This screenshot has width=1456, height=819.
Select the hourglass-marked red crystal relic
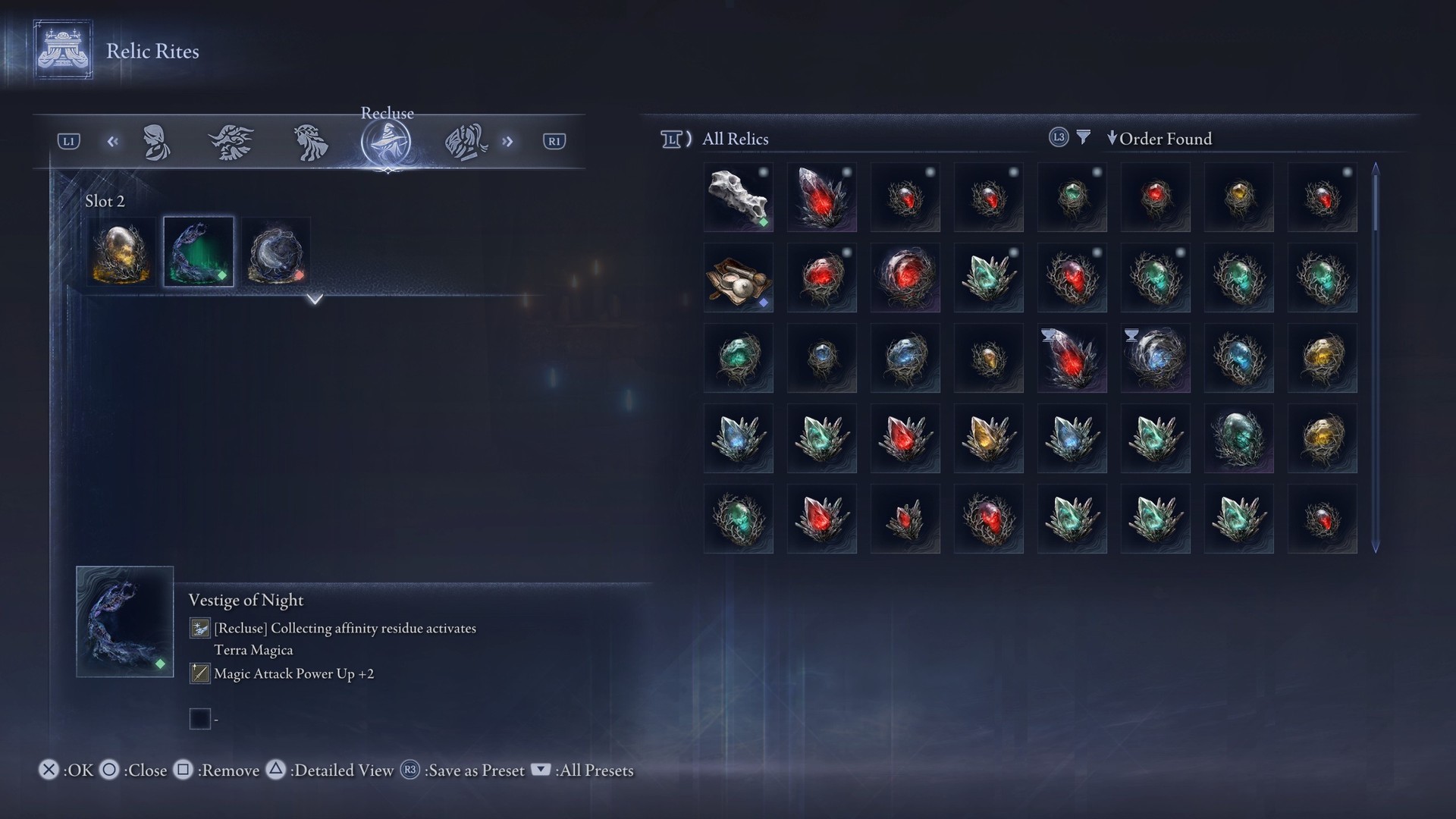1072,358
